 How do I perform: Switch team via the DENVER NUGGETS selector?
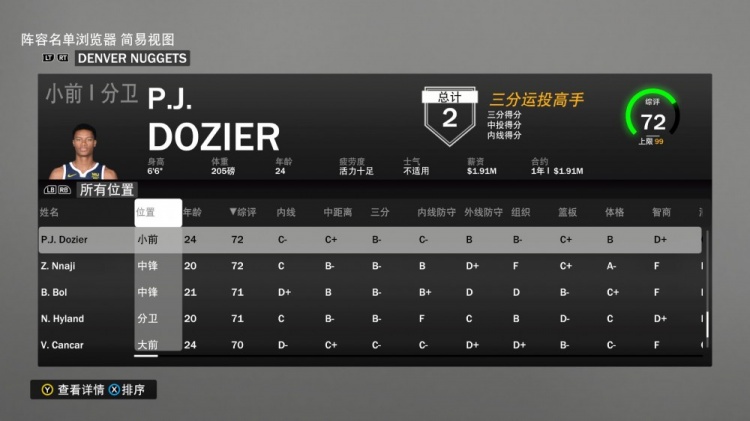coord(132,58)
